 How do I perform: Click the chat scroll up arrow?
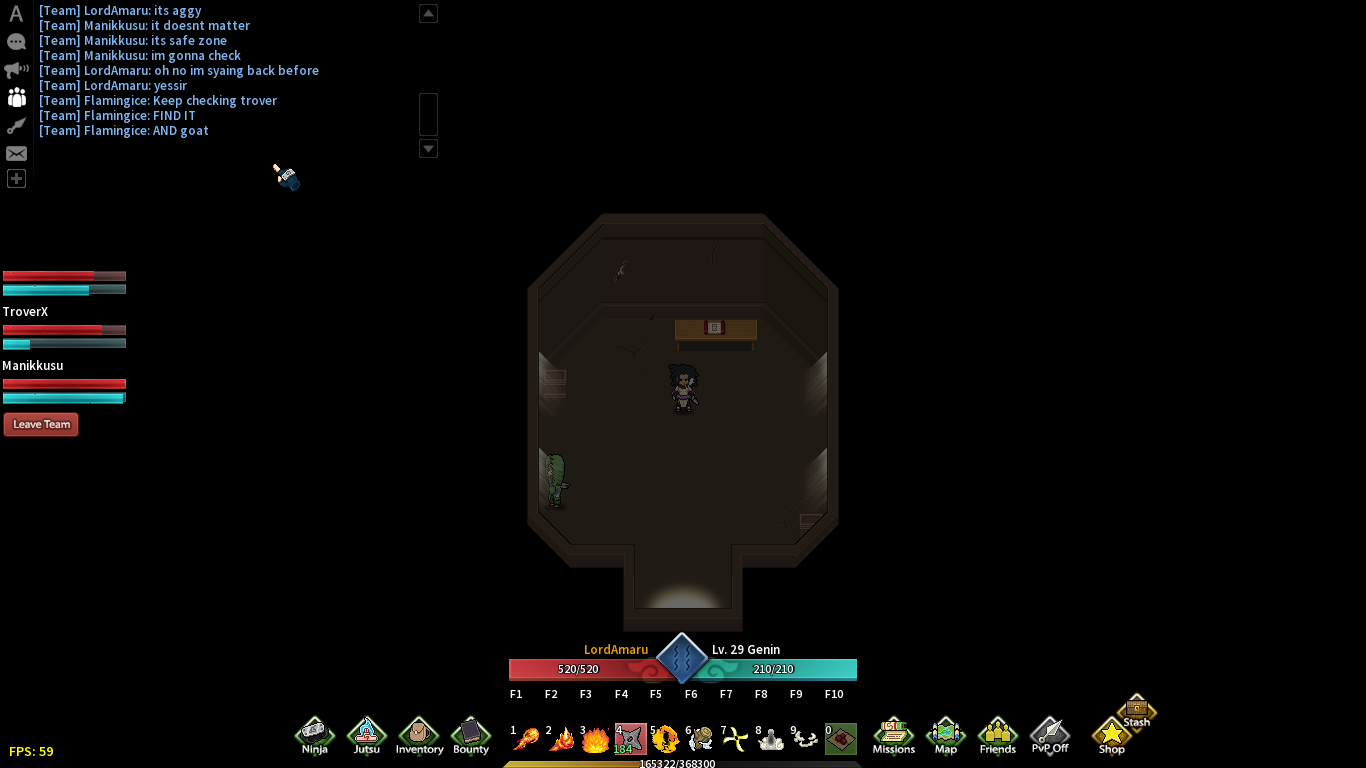pos(428,13)
